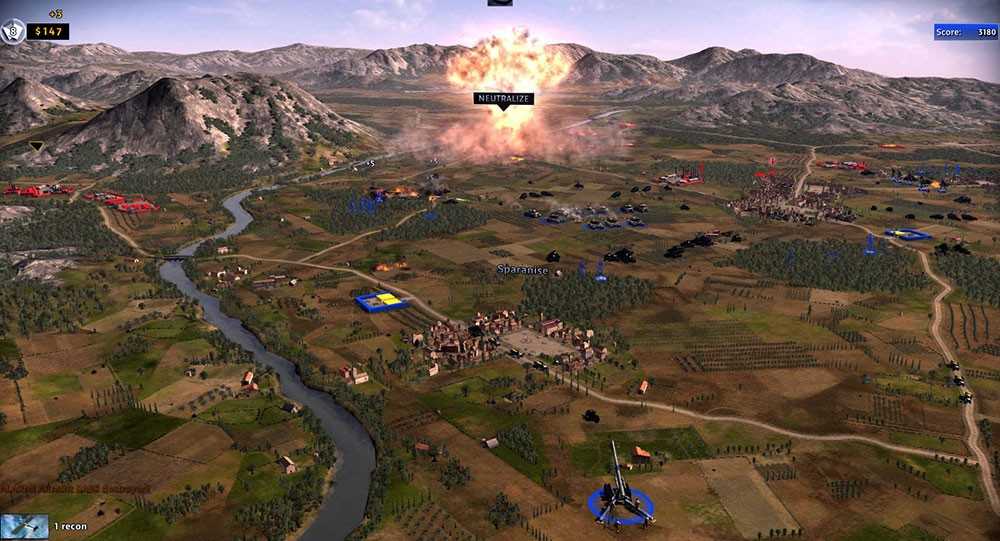1000x541 pixels.
Task: Select the recon plane unit card
Action: click(25, 526)
